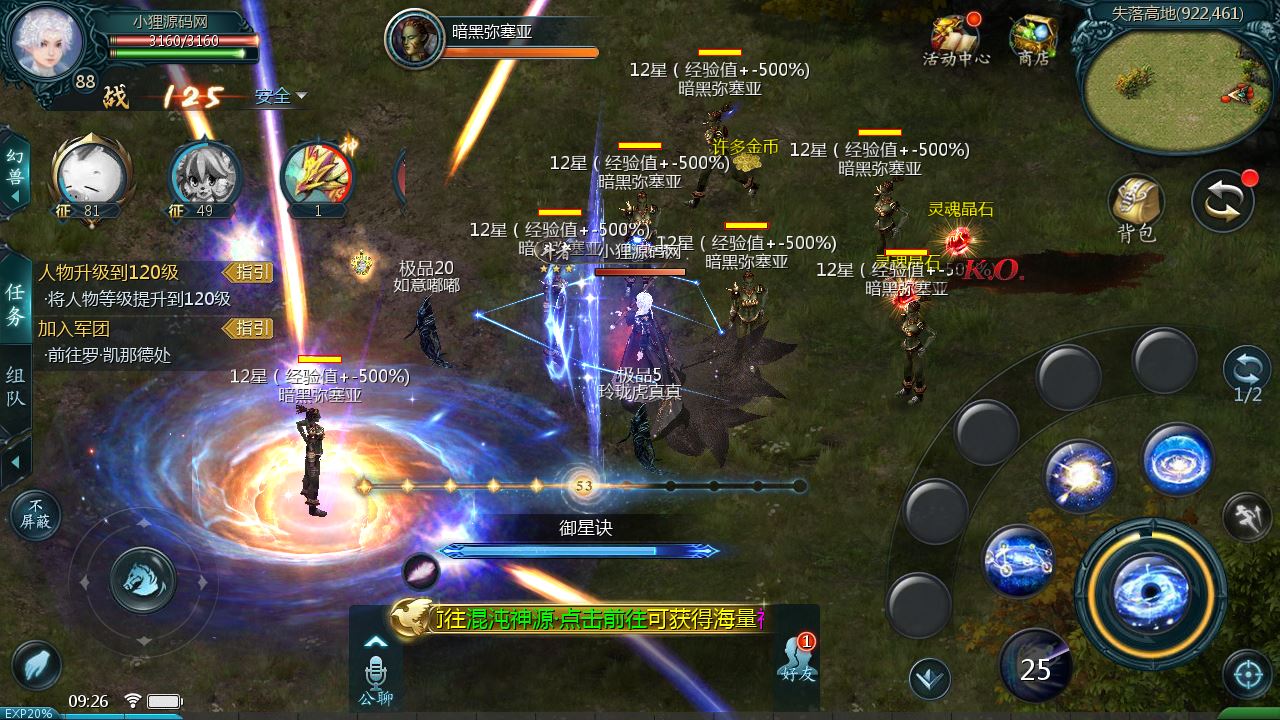The height and width of the screenshot is (720, 1280).
Task: Open the 商店 shop chest icon
Action: (1032, 40)
